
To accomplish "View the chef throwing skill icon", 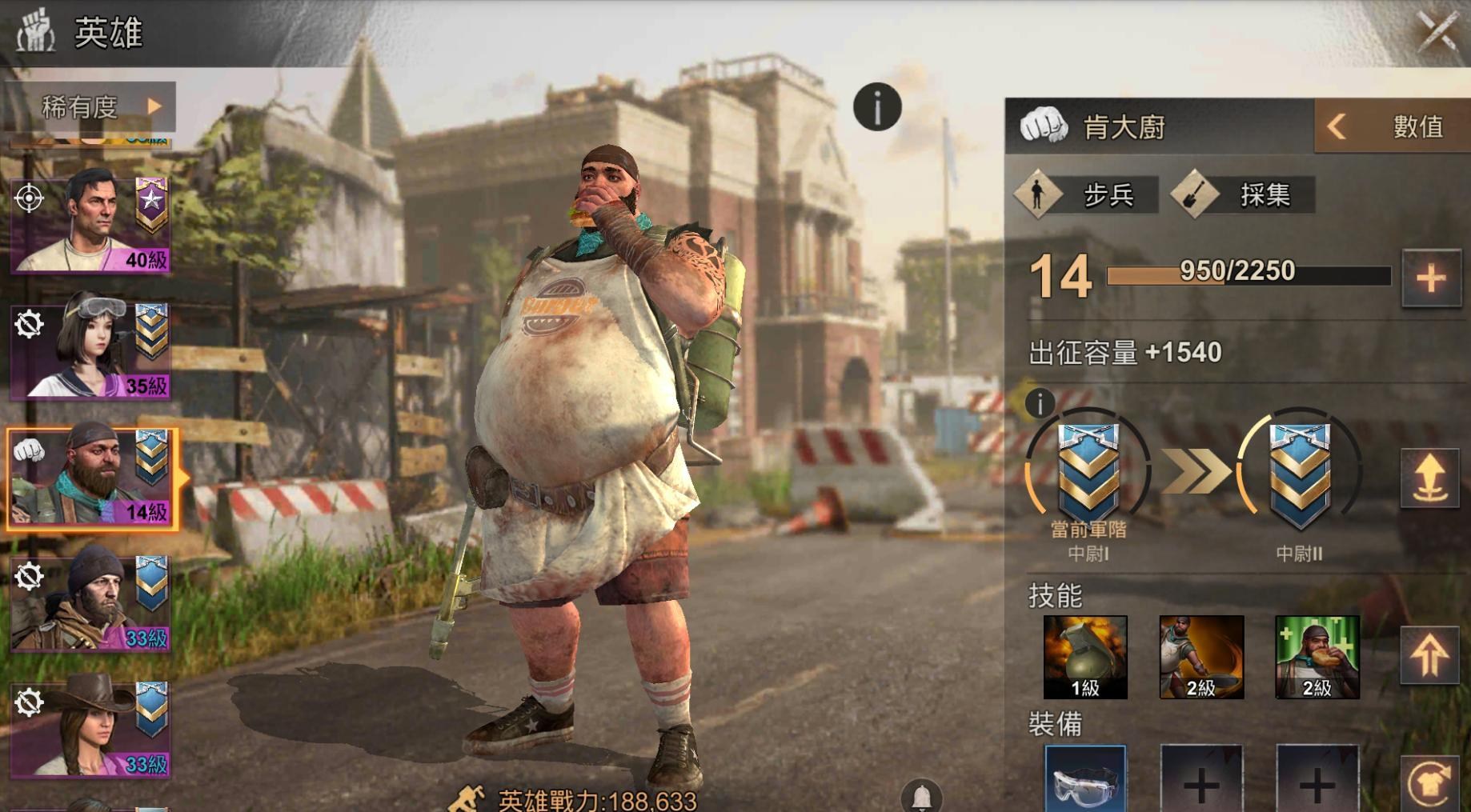I will point(1201,657).
